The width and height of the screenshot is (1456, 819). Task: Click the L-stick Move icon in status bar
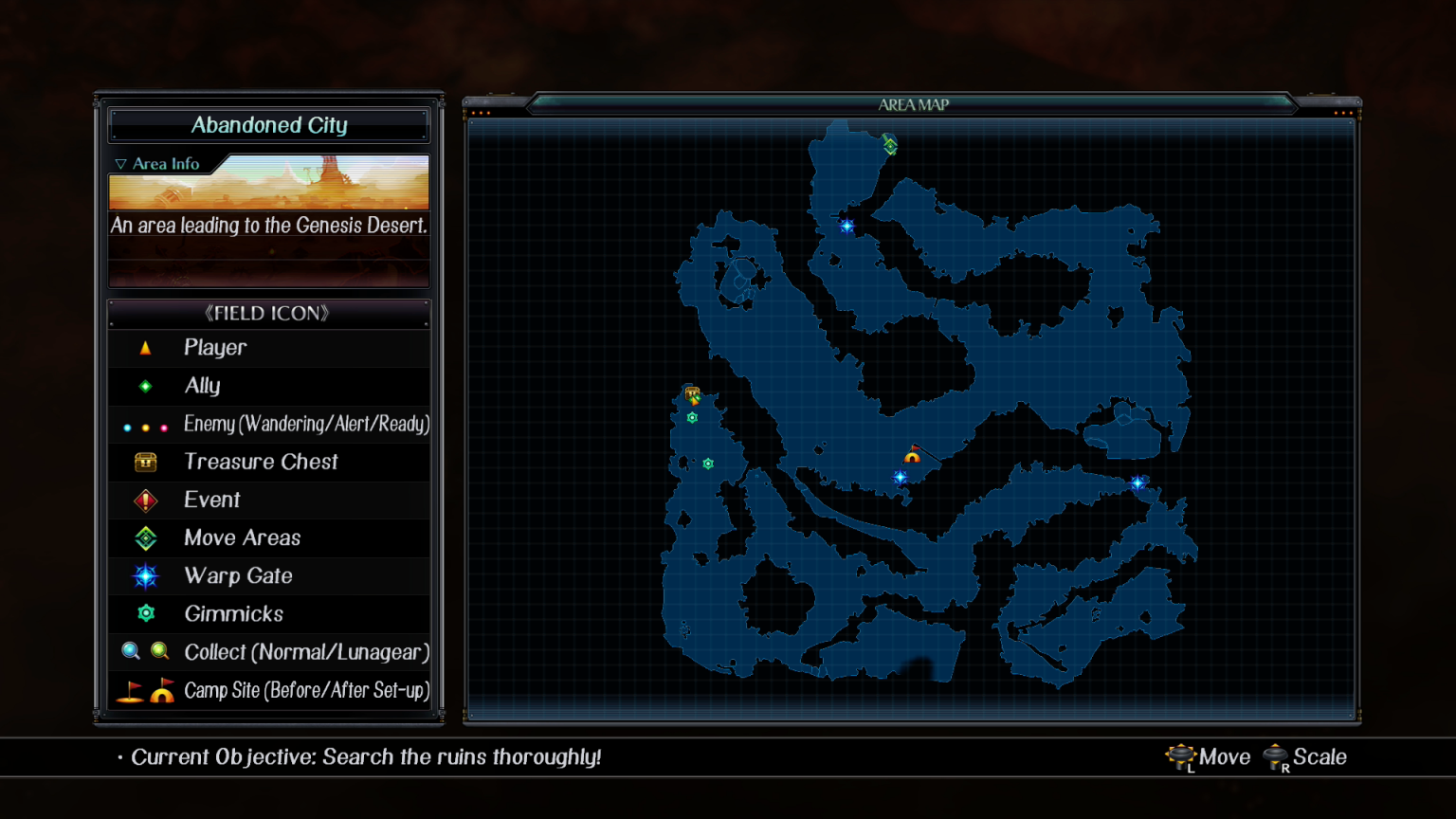[1181, 755]
